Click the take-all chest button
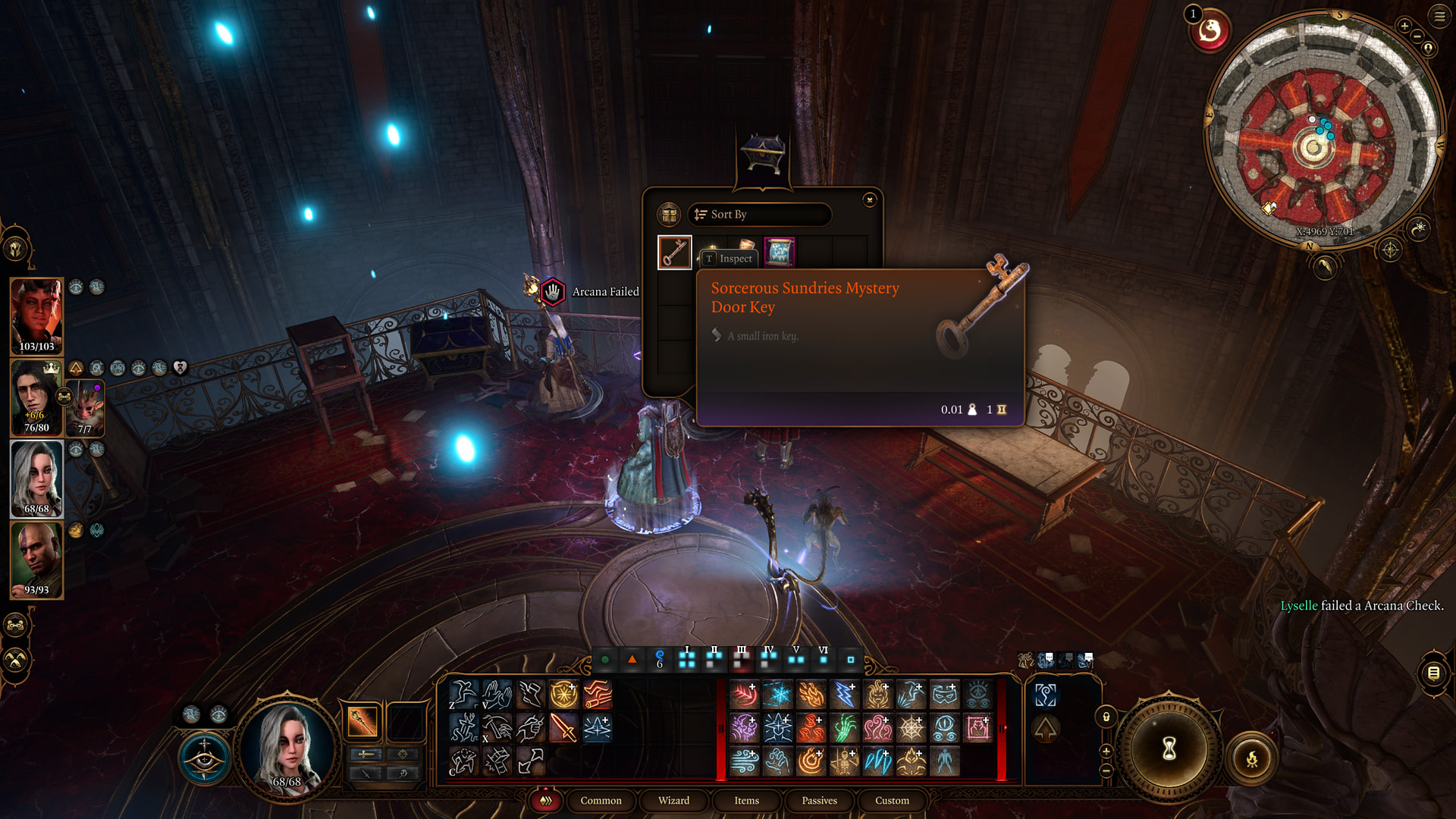This screenshot has height=819, width=1456. point(669,215)
